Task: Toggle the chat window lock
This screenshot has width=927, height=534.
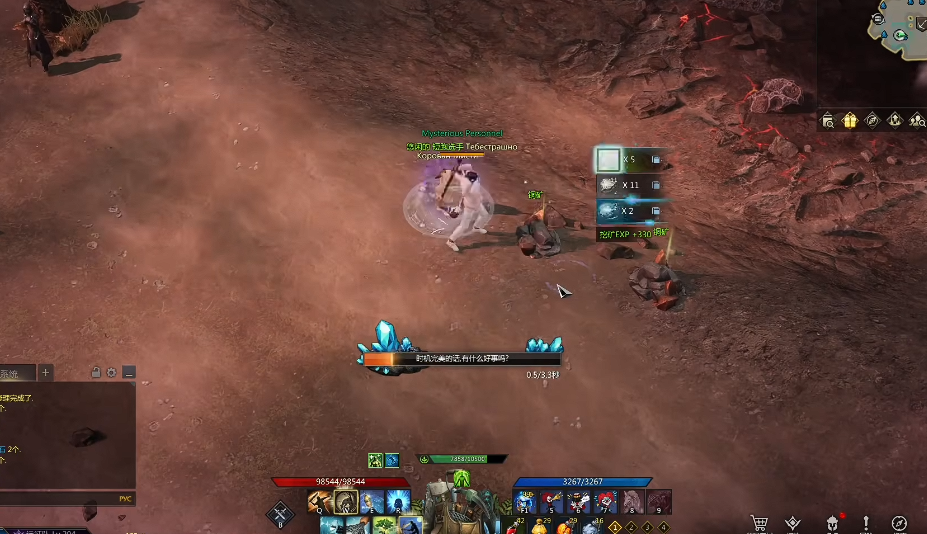Action: click(x=96, y=373)
